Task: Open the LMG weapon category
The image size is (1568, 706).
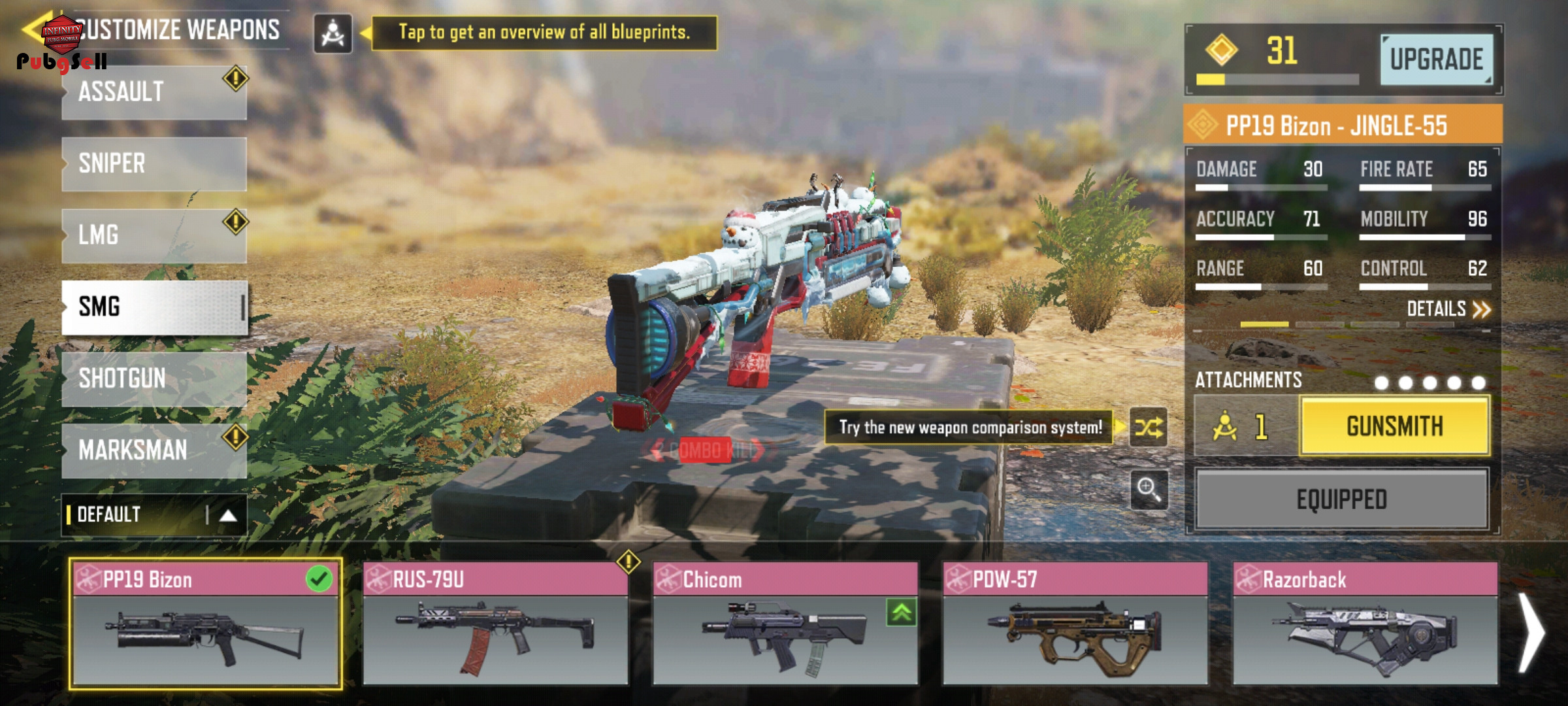Action: click(x=154, y=235)
